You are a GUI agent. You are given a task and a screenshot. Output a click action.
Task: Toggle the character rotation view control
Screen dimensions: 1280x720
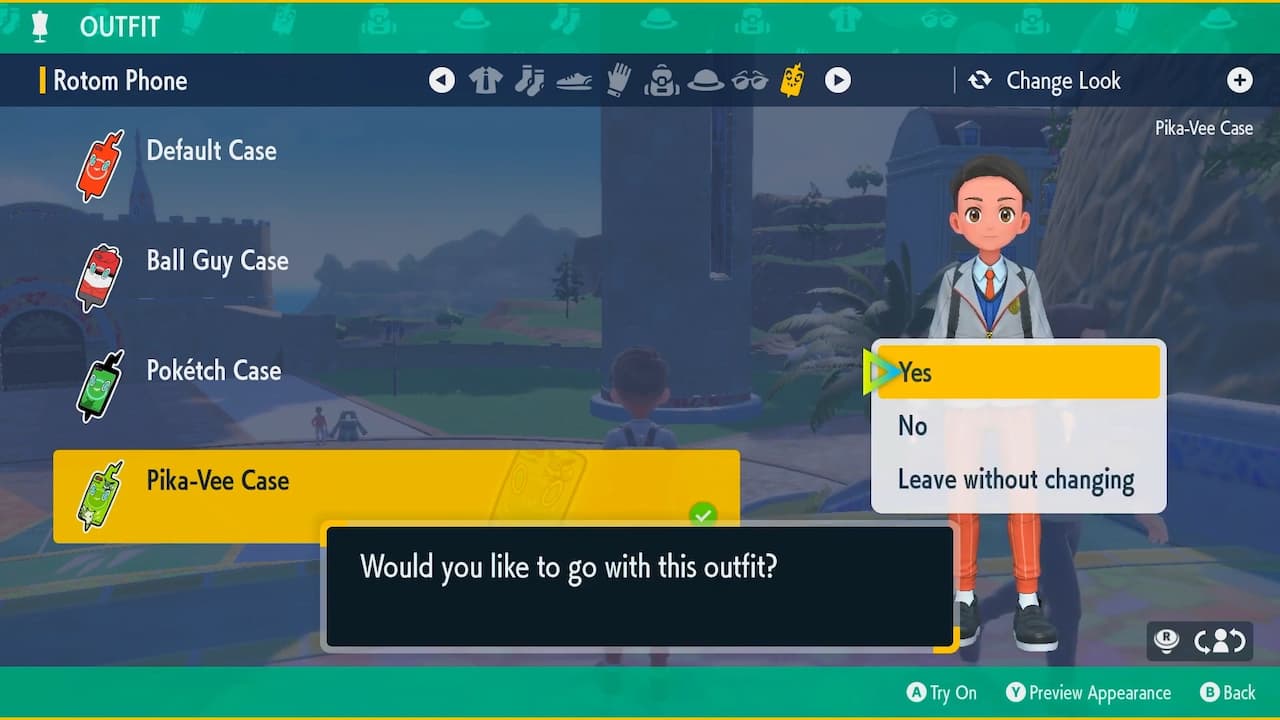click(x=1219, y=641)
